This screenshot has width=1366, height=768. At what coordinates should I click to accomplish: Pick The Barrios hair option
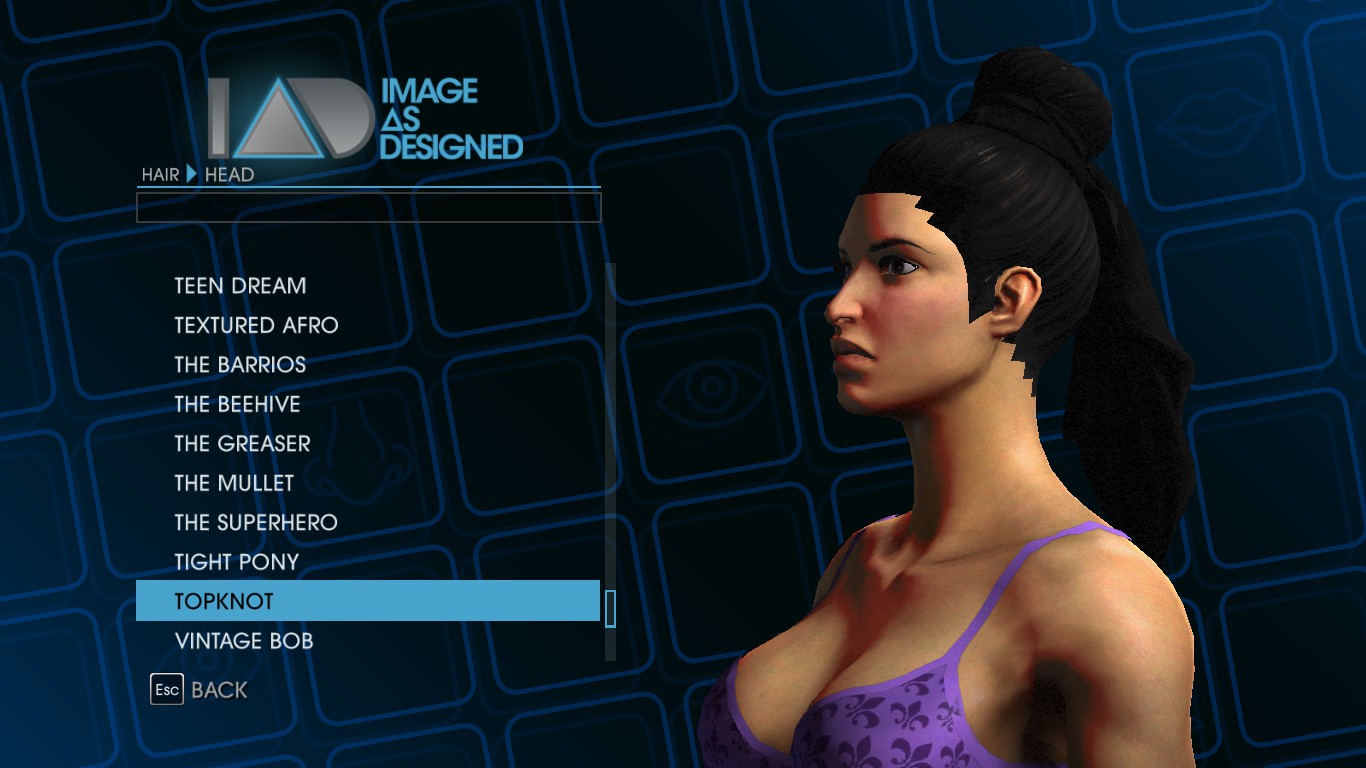(240, 365)
